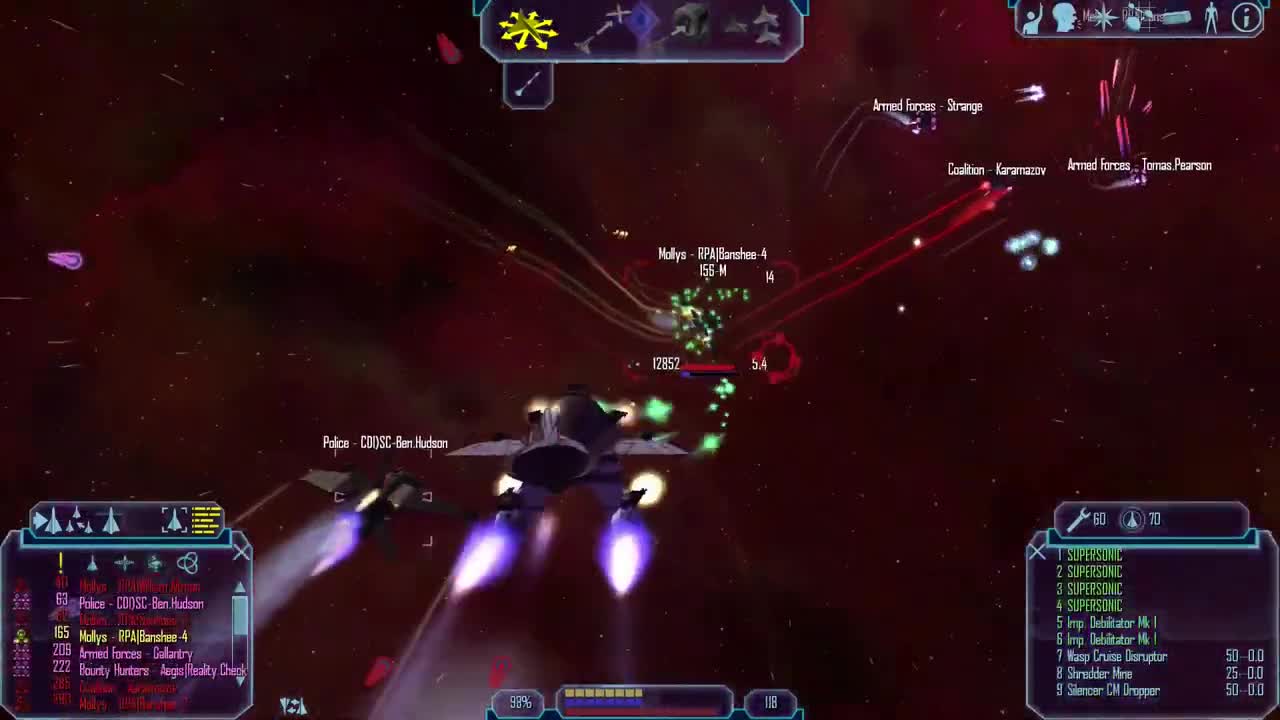Open the character body equipment icon
This screenshot has width=1280, height=720.
(1212, 18)
